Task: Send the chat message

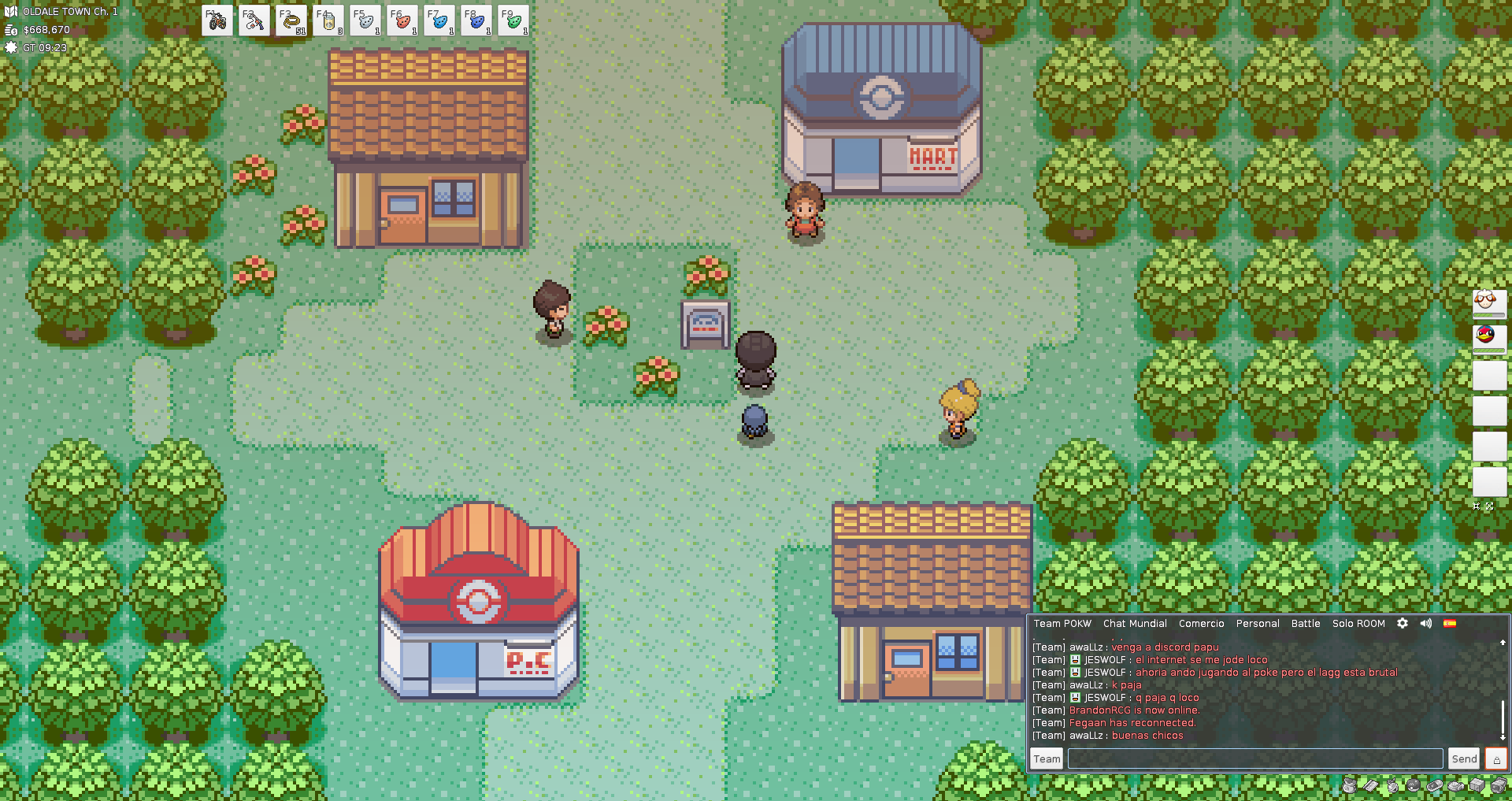Action: (1464, 758)
